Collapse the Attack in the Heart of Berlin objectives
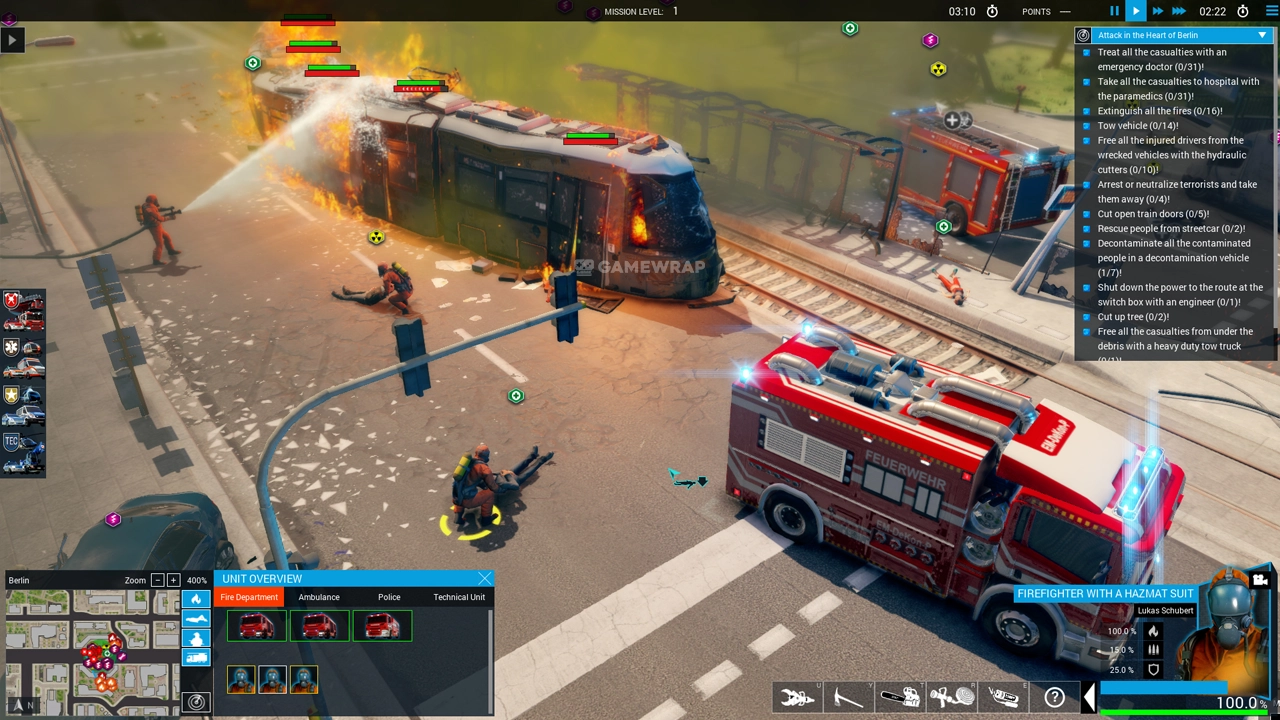The height and width of the screenshot is (720, 1280). coord(1262,35)
